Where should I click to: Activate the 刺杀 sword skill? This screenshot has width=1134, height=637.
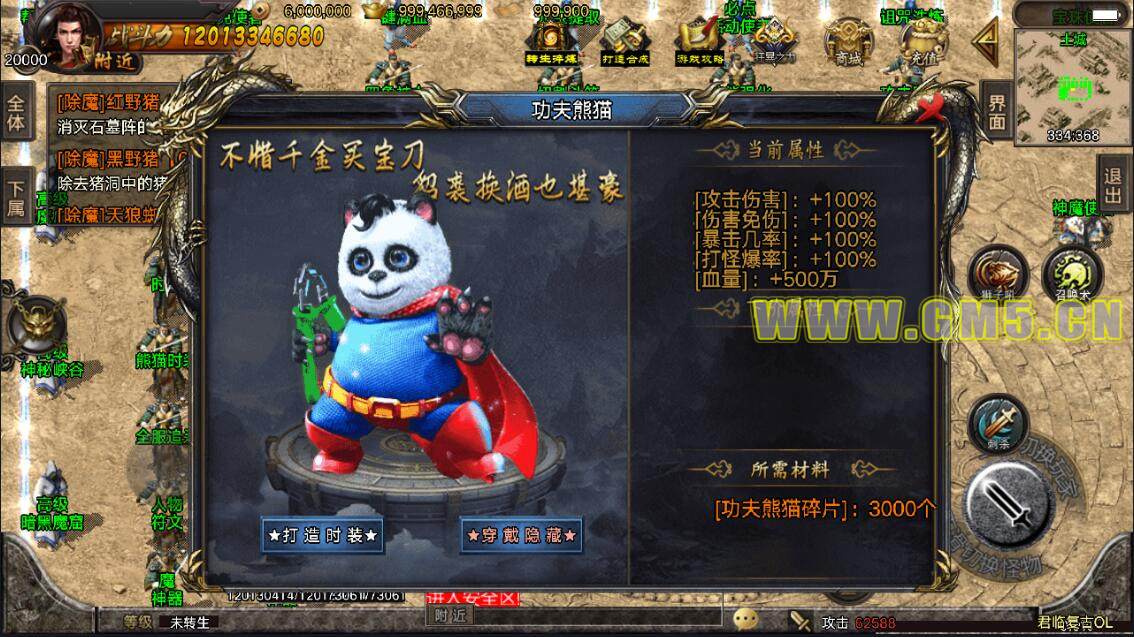tap(995, 424)
